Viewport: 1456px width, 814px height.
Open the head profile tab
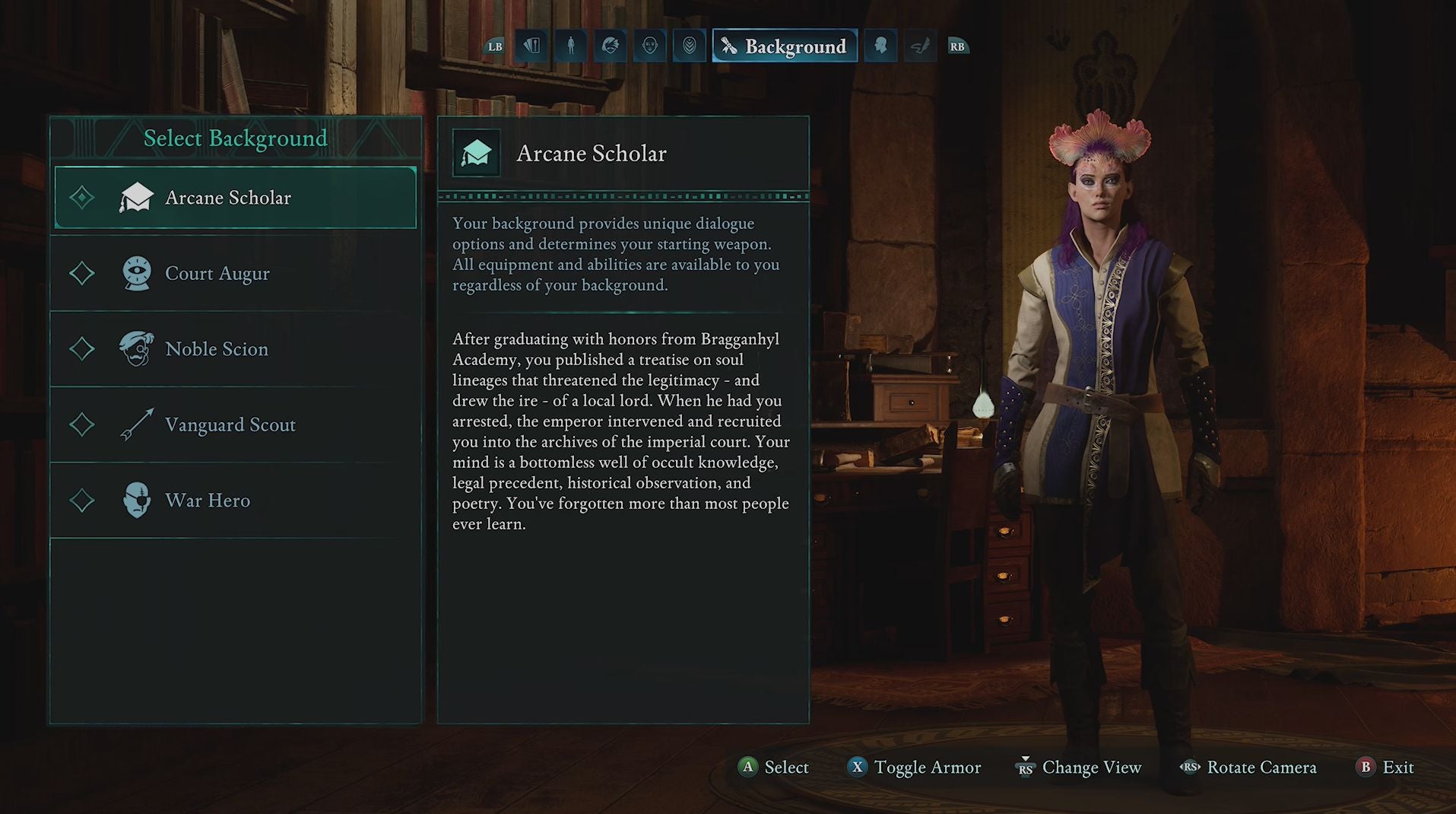point(880,46)
